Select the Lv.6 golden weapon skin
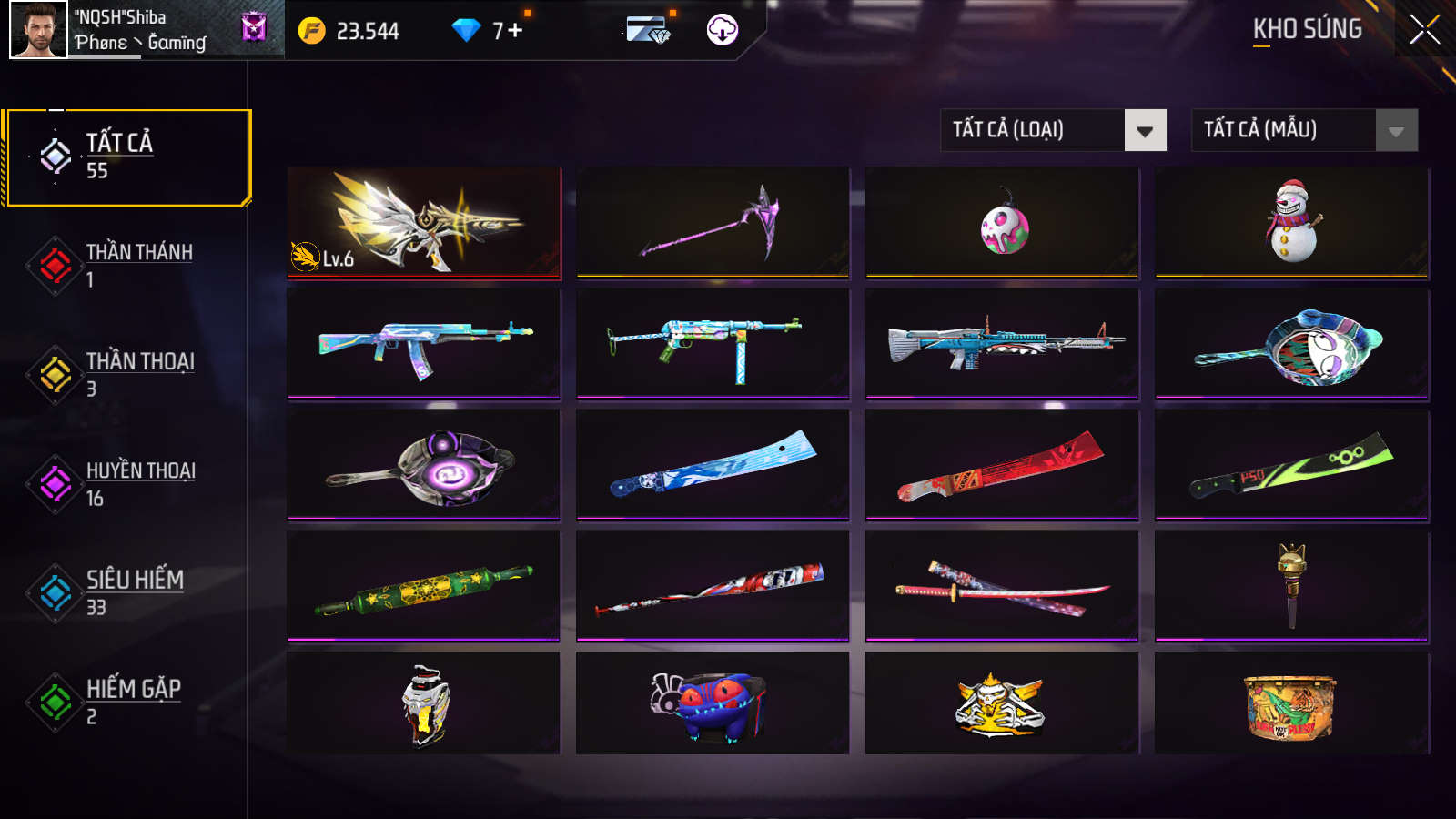The width and height of the screenshot is (1456, 819). 421,221
